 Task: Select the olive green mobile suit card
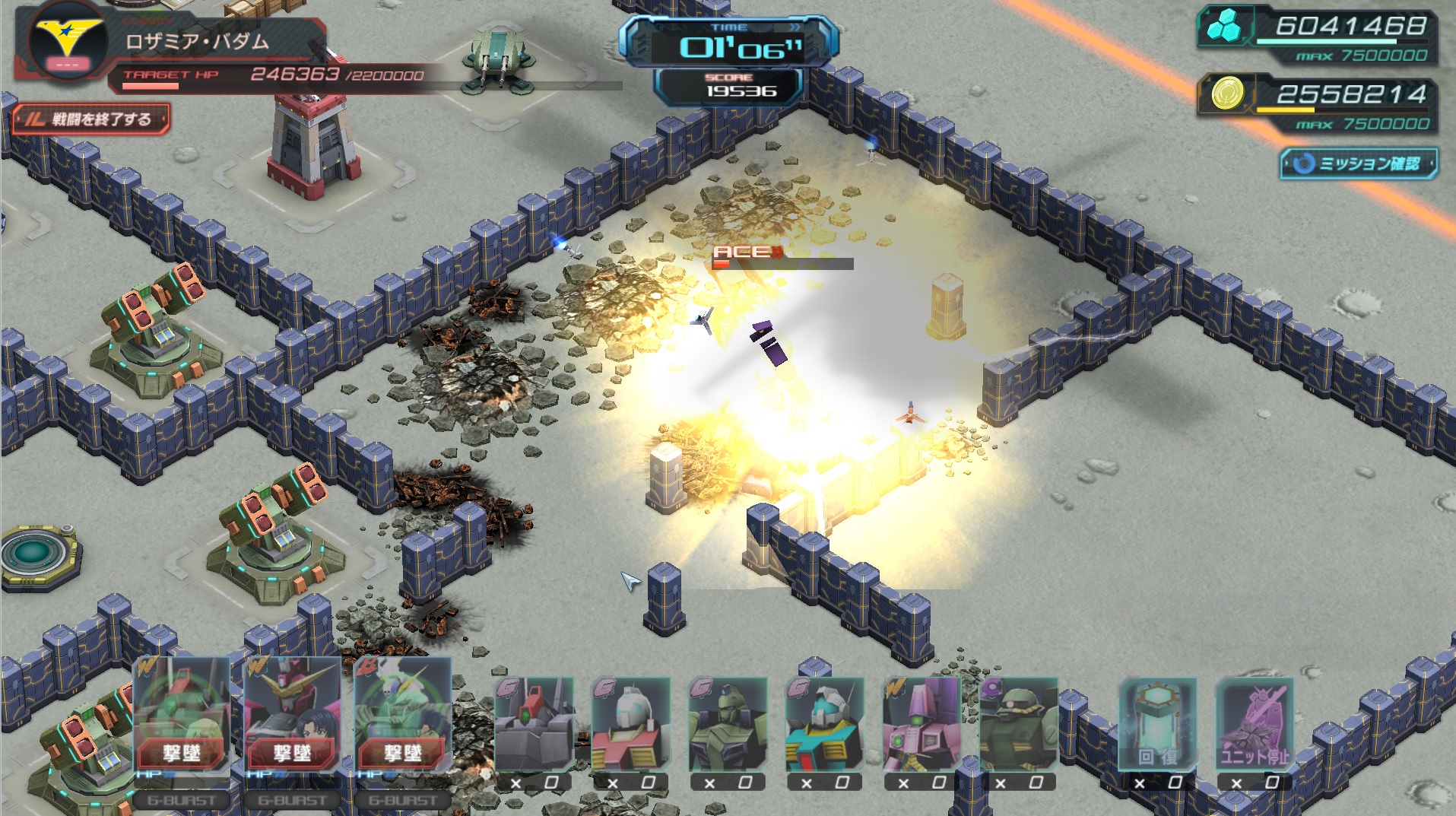coord(728,726)
